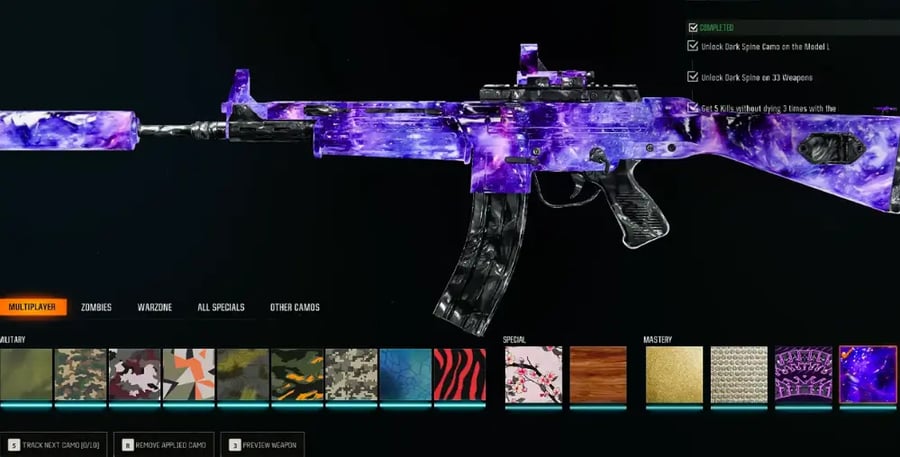The image size is (900, 457).
Task: Switch to the Zombies camo tab
Action: 96,307
